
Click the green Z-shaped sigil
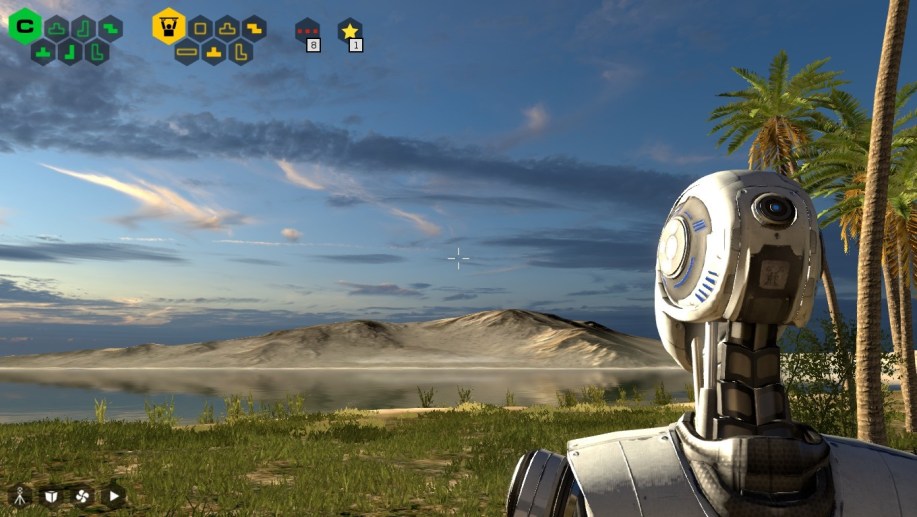click(110, 28)
